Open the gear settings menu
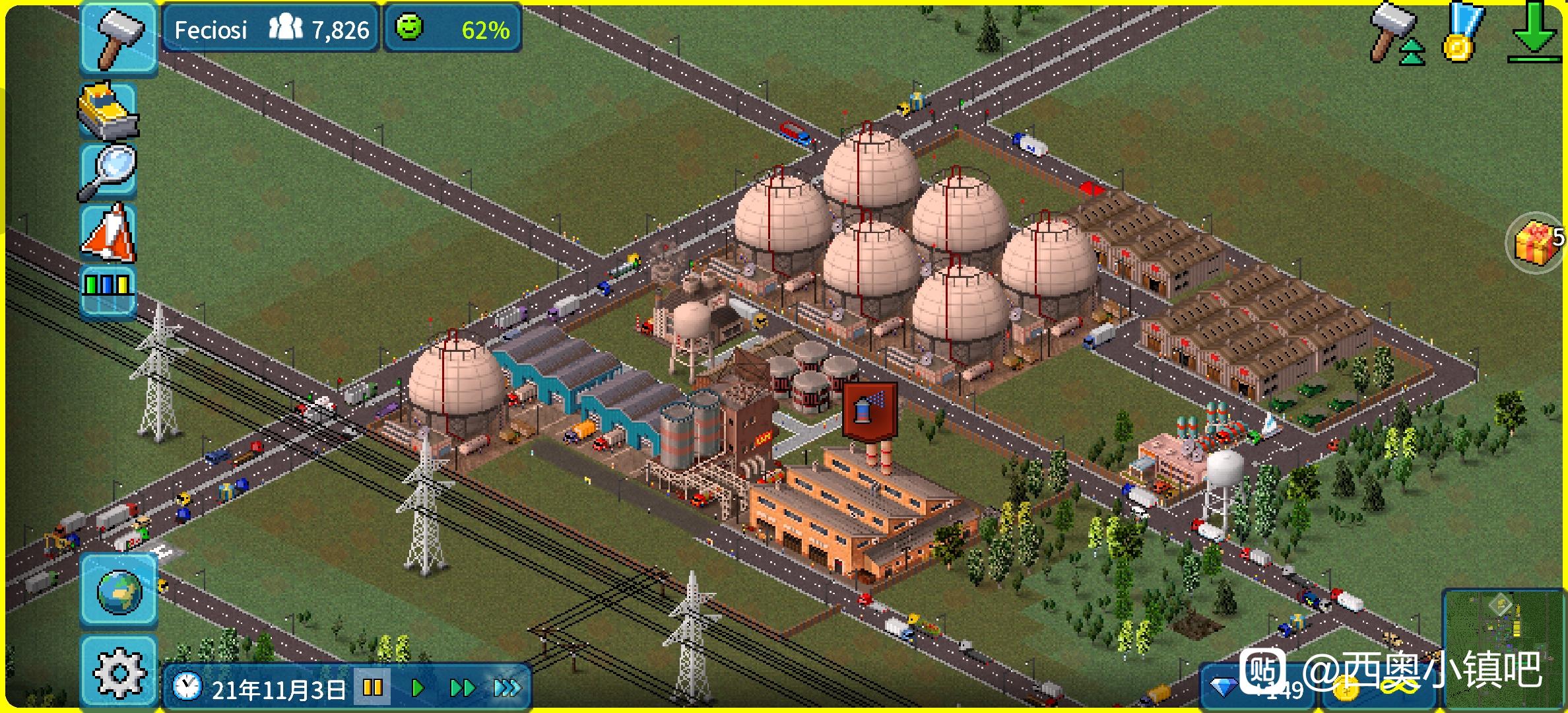The image size is (1568, 713). tap(119, 672)
